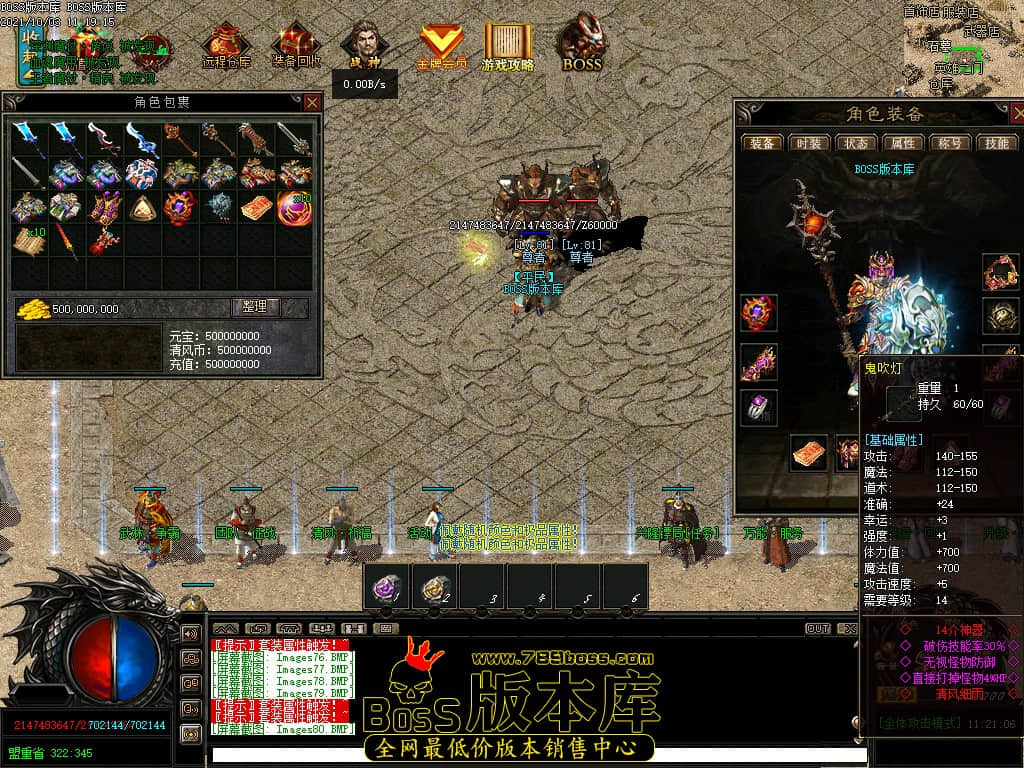1024x768 pixels.
Task: Open the 游戏攻略 game guide scroll
Action: coord(508,46)
